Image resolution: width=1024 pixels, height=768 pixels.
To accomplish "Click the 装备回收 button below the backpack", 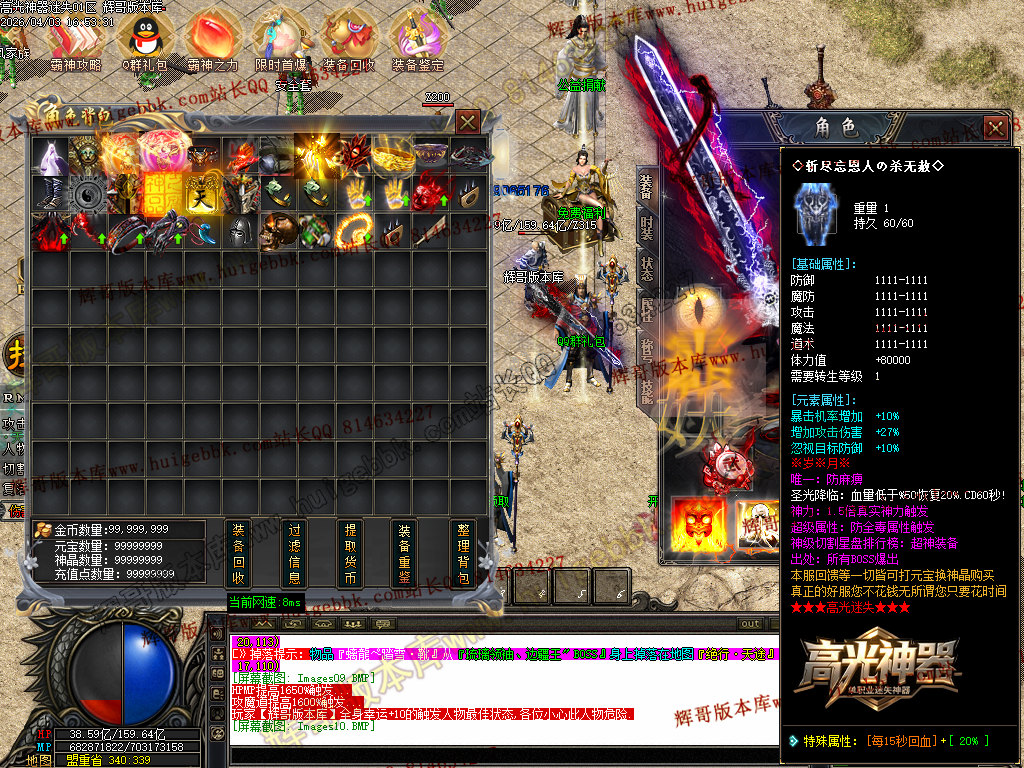I will point(238,553).
